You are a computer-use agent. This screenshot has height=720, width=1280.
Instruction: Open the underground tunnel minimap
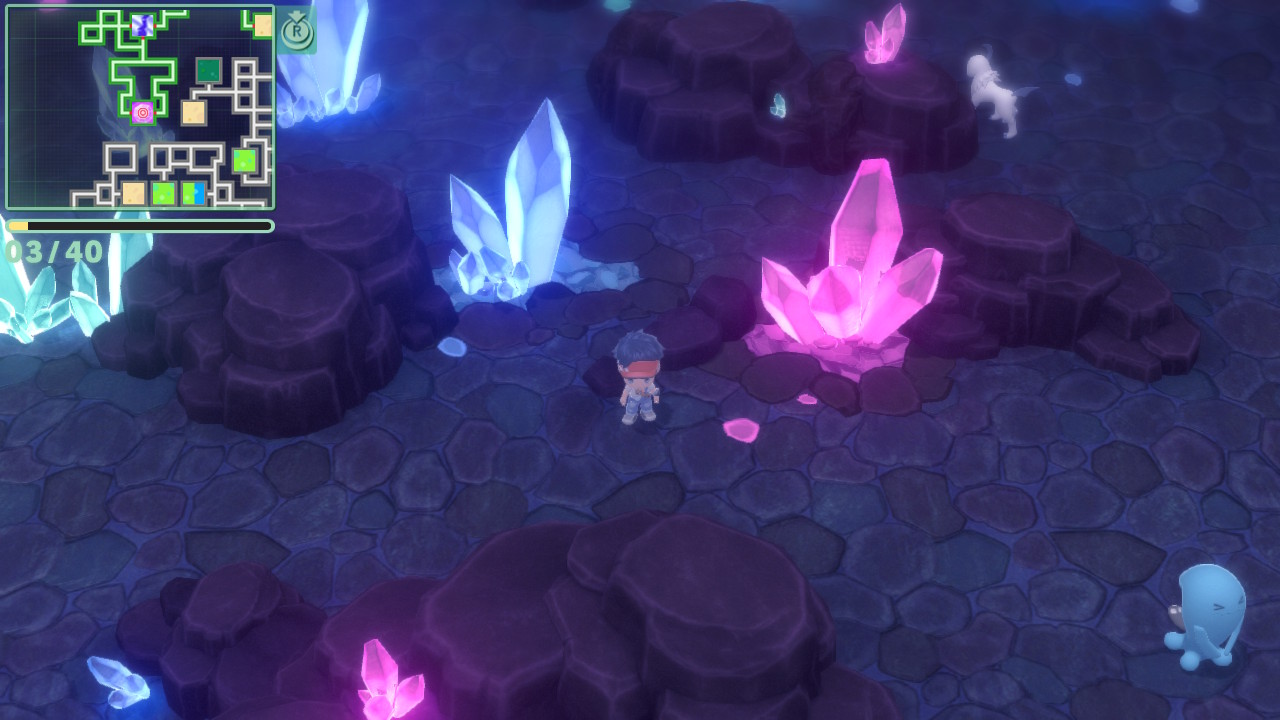tap(140, 108)
